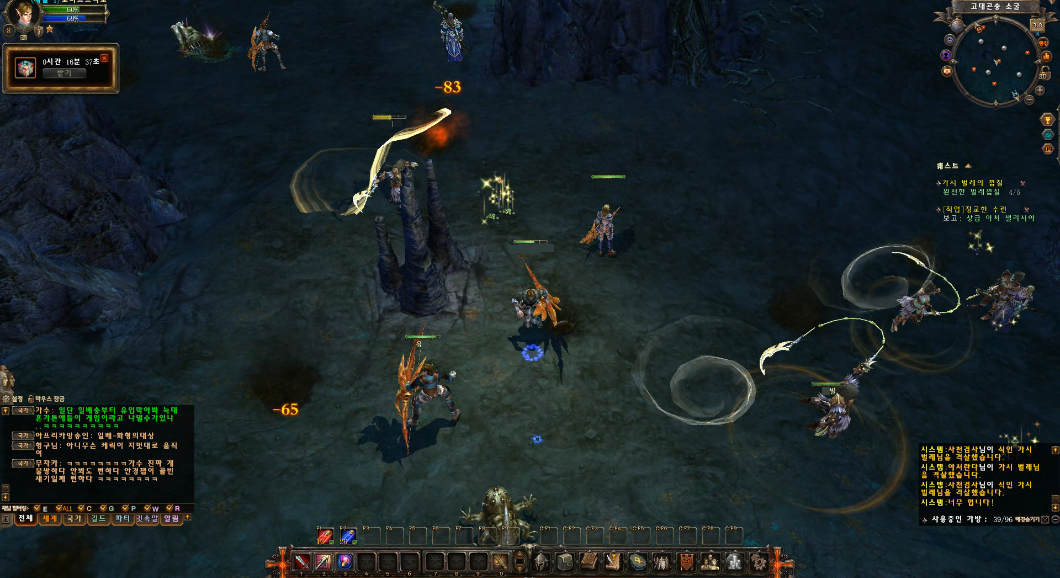Image resolution: width=1060 pixels, height=578 pixels.
Task: Switch chat to the 세계 tab
Action: pyautogui.click(x=49, y=519)
